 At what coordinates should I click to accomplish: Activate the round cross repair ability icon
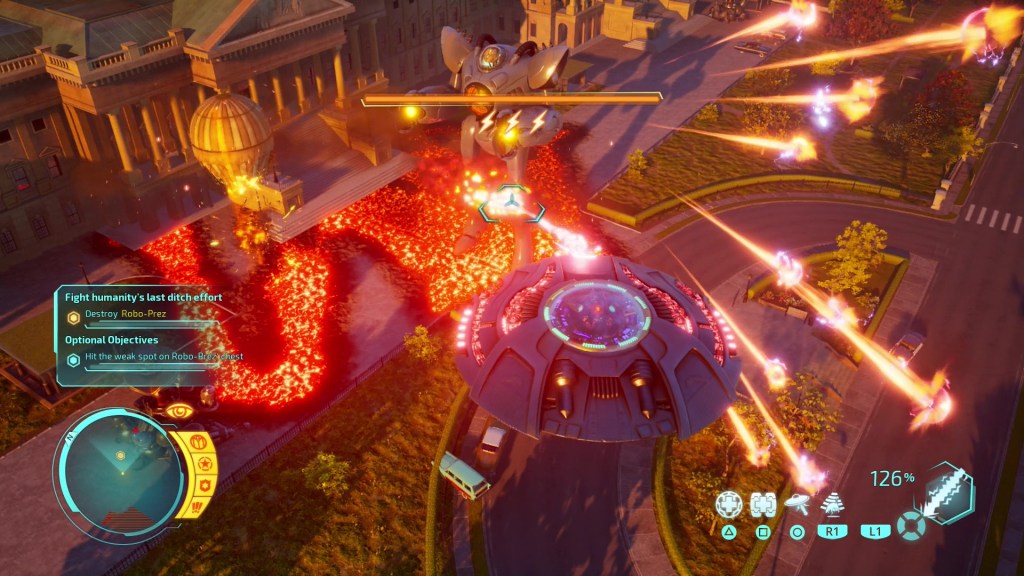(729, 504)
